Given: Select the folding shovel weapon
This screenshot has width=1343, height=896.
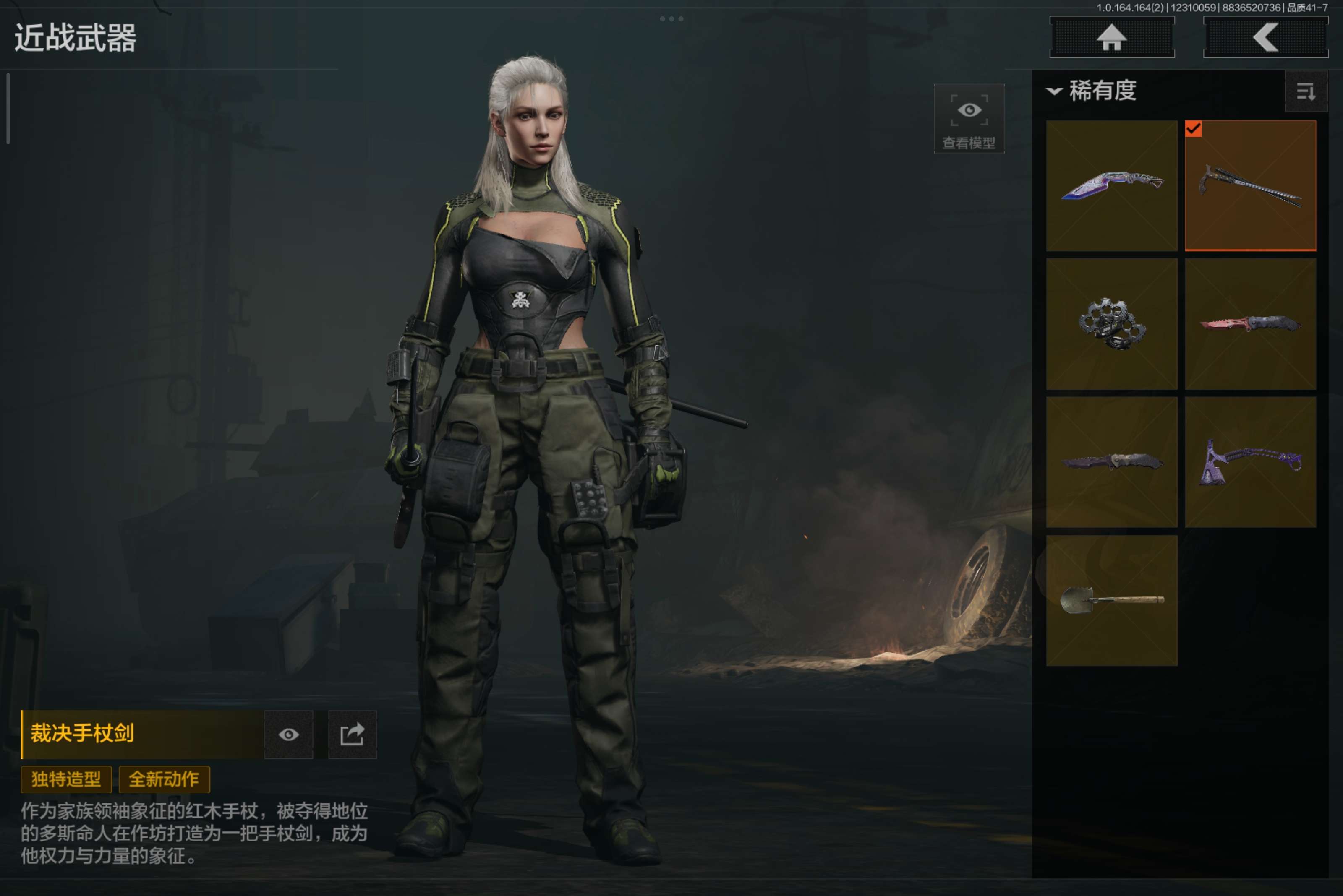Looking at the screenshot, I should pyautogui.click(x=1111, y=600).
